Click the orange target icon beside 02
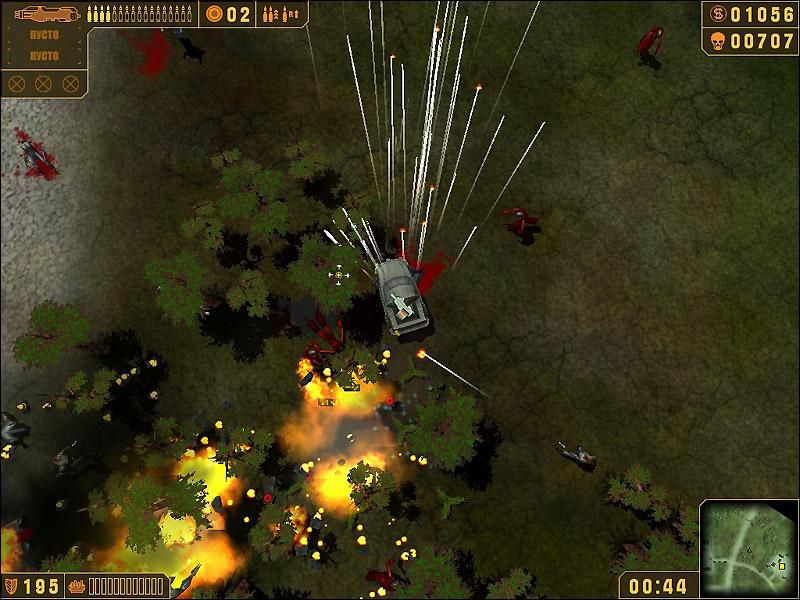 pyautogui.click(x=214, y=14)
